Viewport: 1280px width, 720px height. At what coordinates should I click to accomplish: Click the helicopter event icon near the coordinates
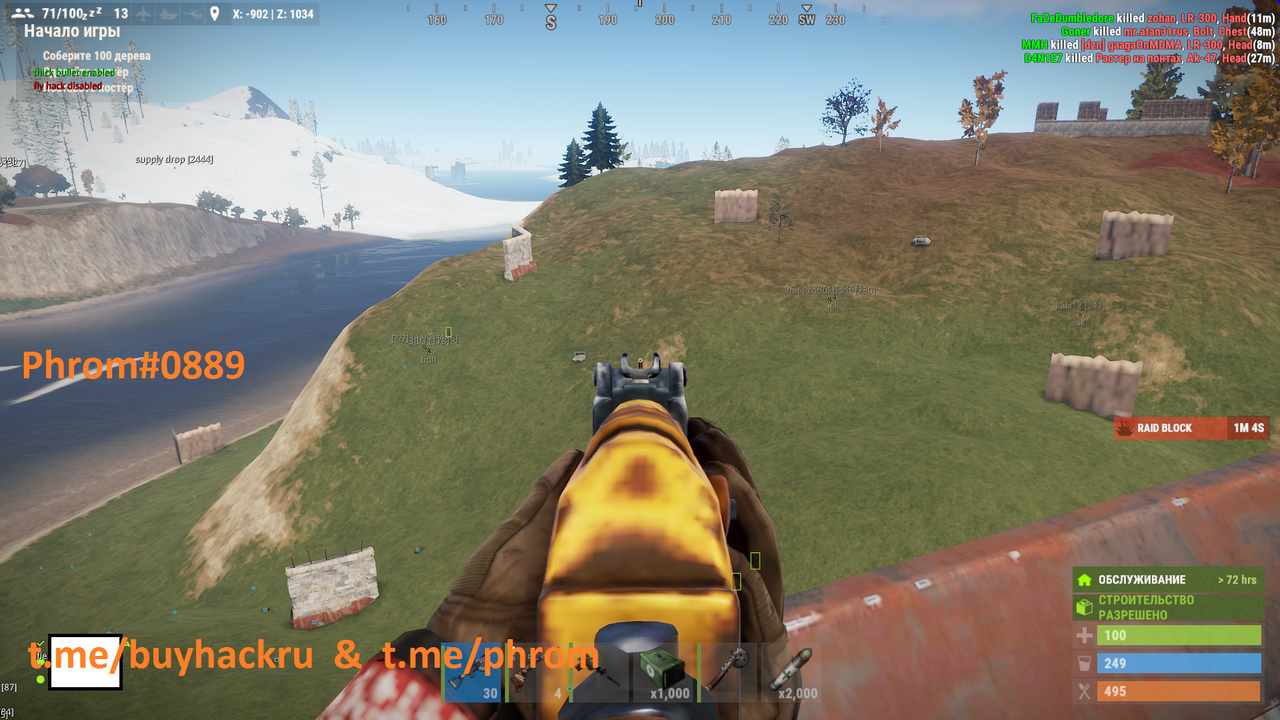(x=194, y=14)
